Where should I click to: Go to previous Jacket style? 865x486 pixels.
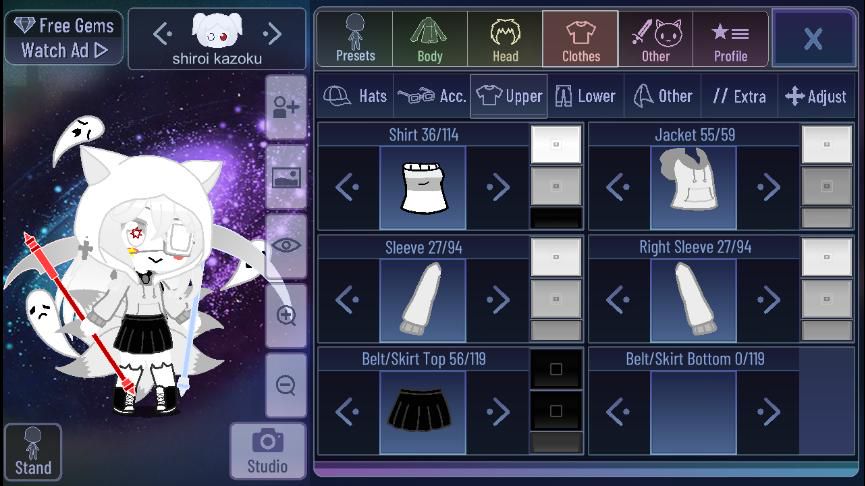click(x=618, y=187)
